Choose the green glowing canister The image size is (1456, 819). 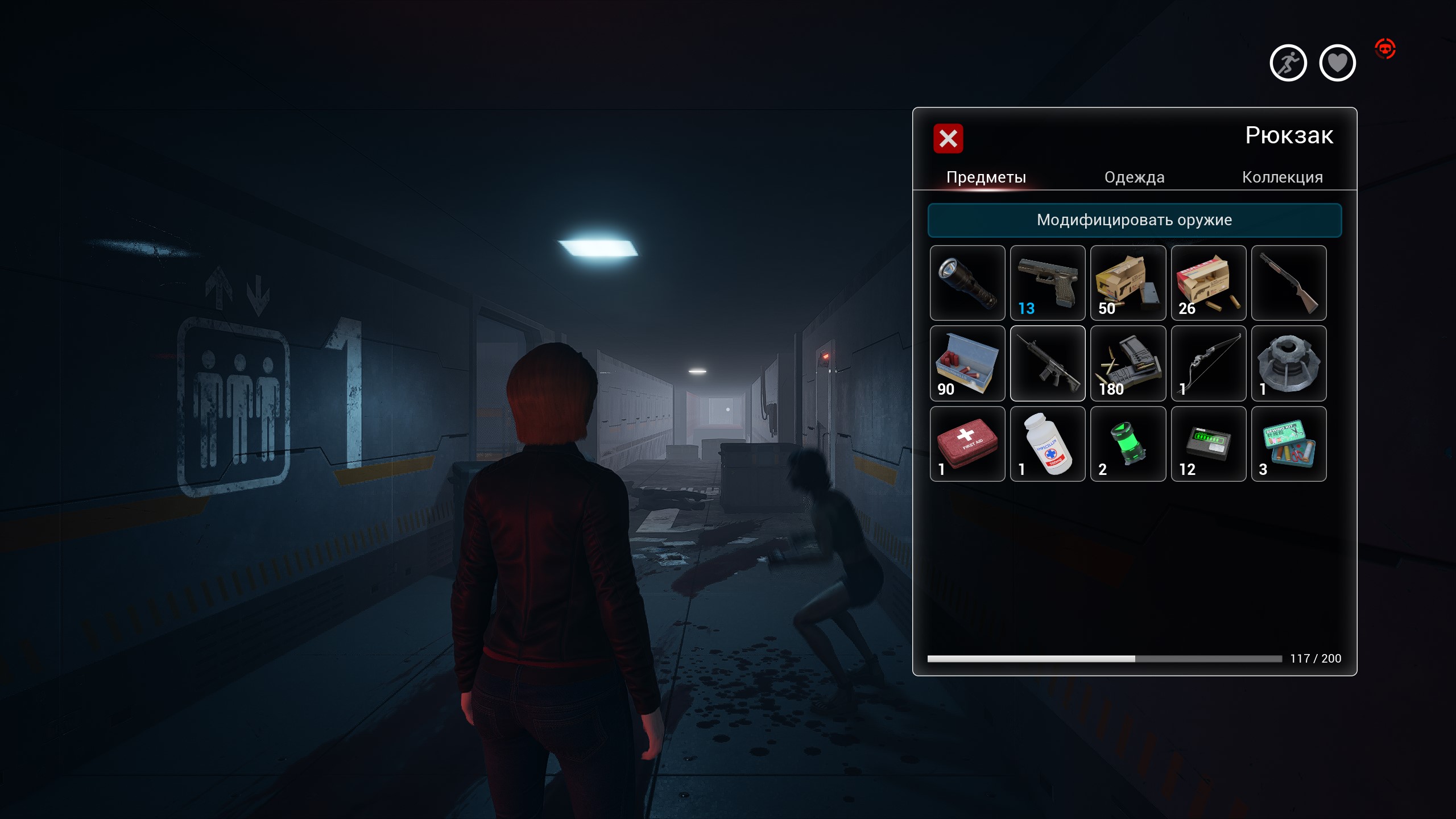[1128, 444]
